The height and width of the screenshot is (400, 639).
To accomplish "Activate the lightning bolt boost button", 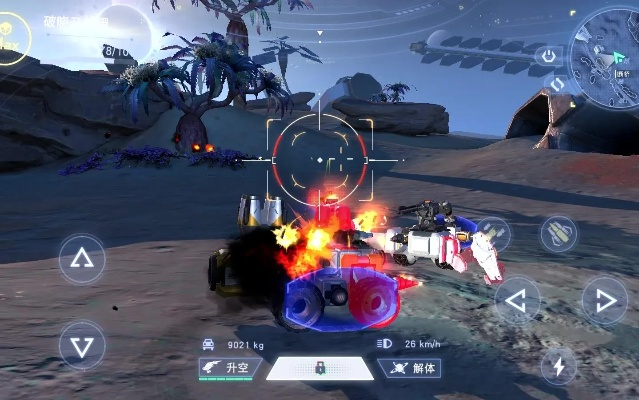I will (x=558, y=366).
